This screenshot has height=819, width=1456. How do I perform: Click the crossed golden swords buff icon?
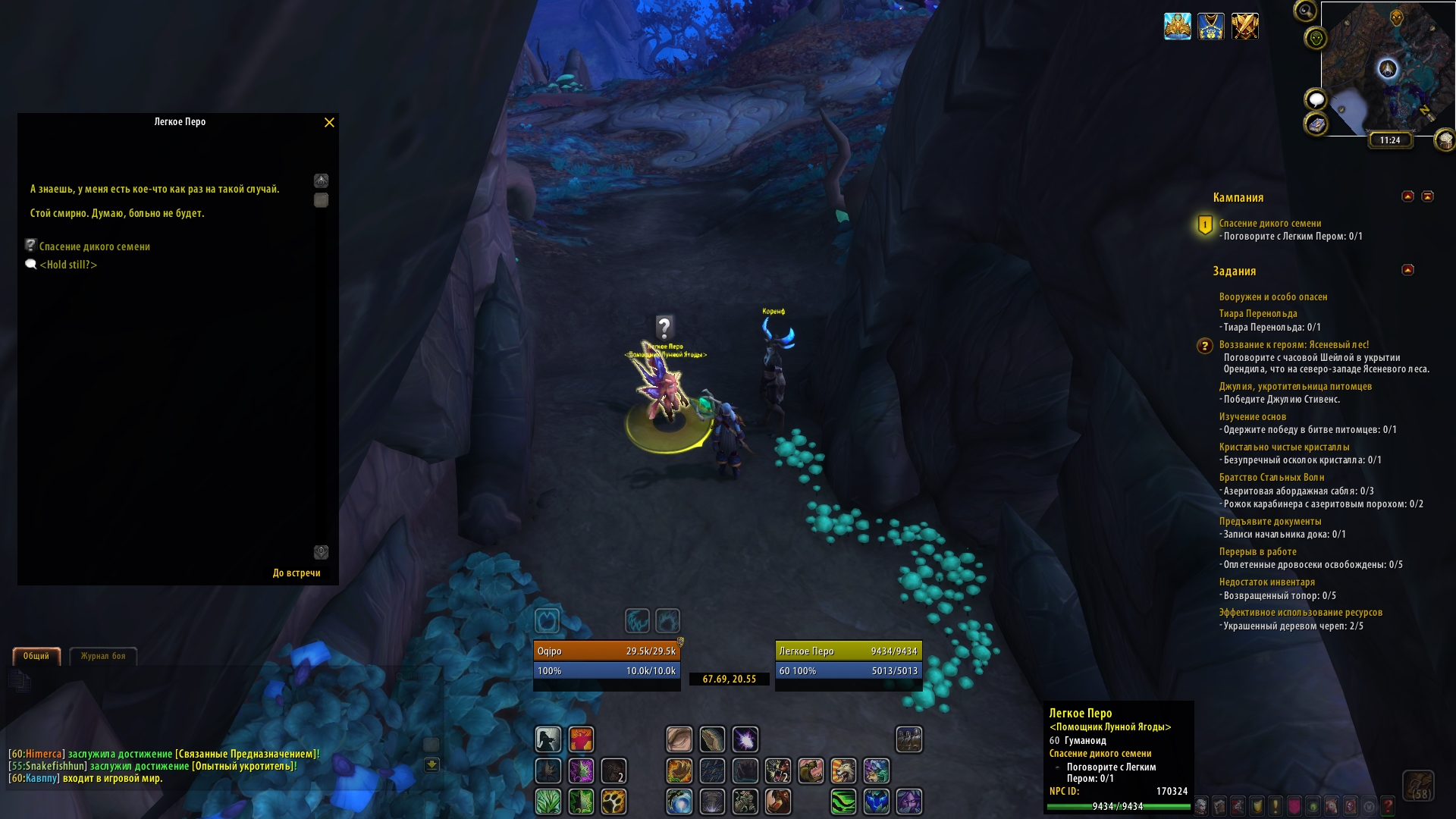coord(1245,27)
